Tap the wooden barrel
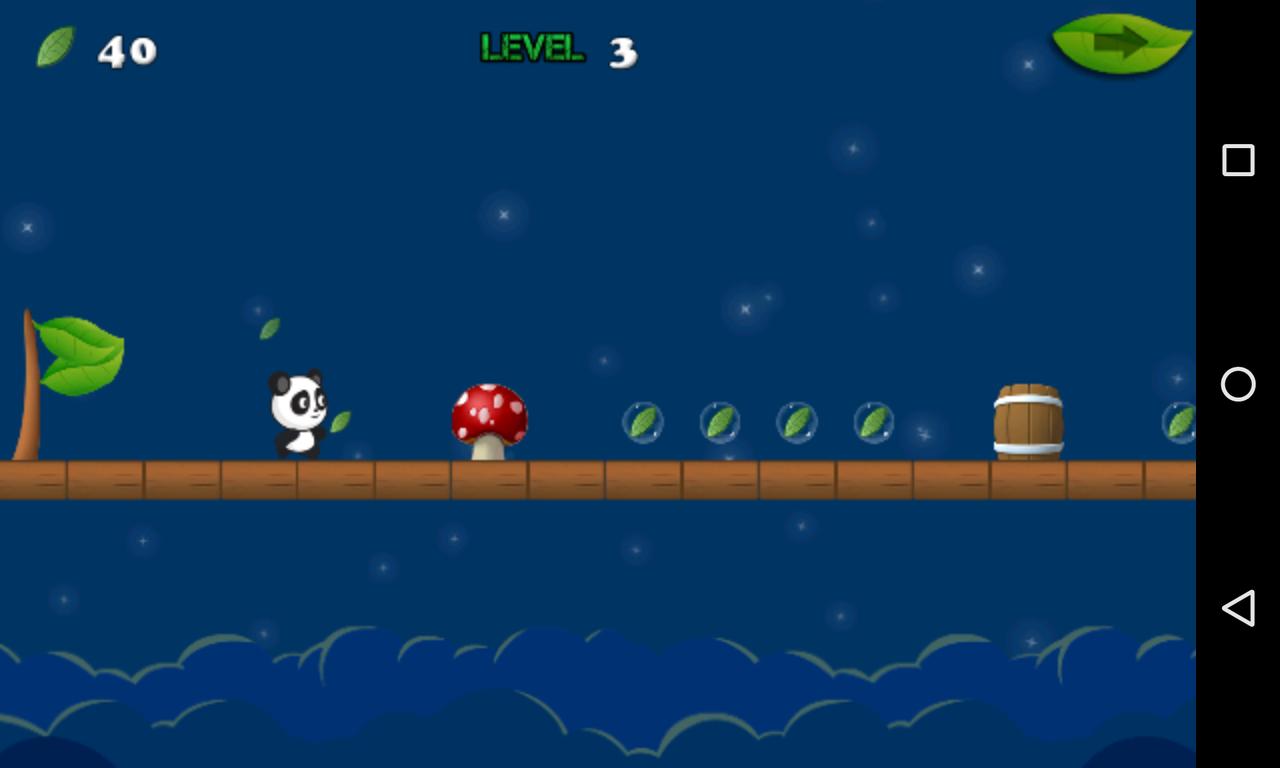This screenshot has width=1280, height=768. [x=1027, y=420]
